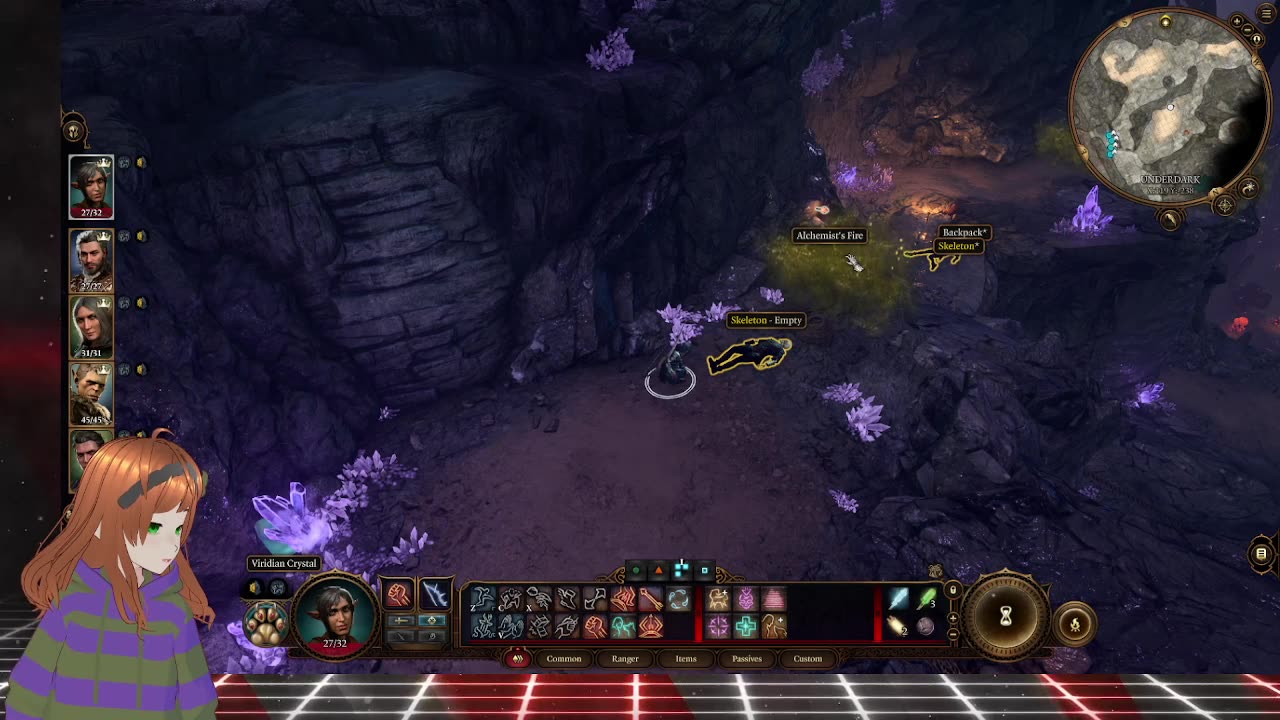Loot the corpse labeled Skeleton - Empty
The height and width of the screenshot is (720, 1280).
tap(750, 355)
